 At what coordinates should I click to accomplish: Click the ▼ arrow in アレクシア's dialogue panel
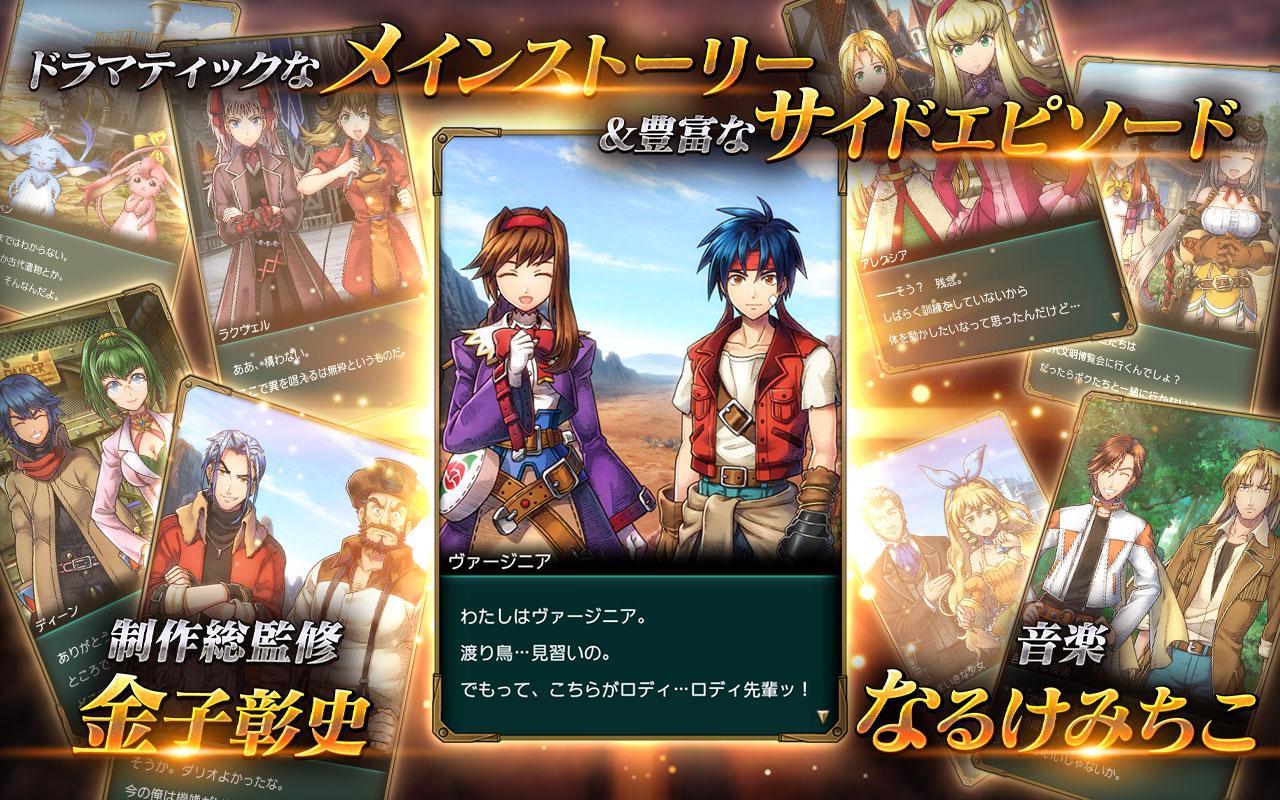(1114, 316)
